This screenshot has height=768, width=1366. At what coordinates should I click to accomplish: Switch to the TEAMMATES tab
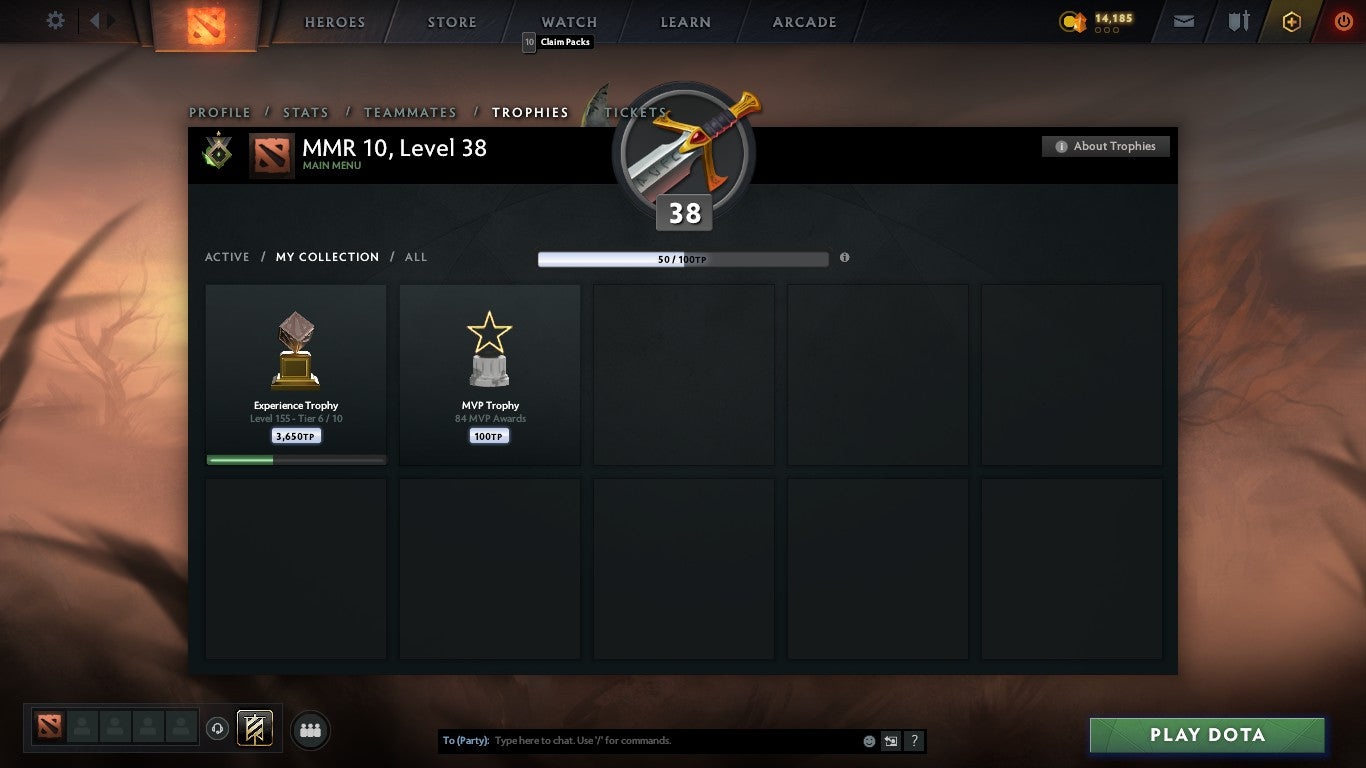[410, 112]
